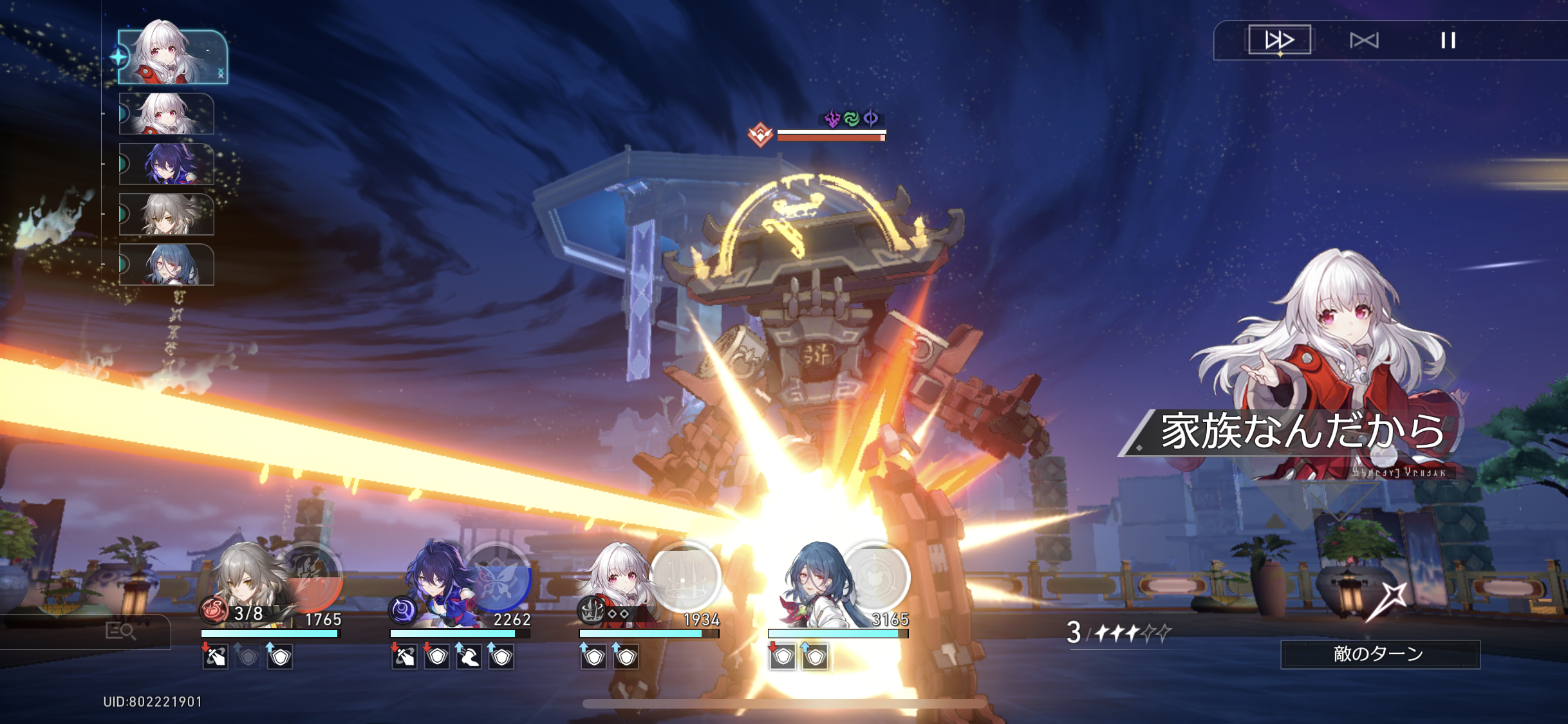Screen dimensions: 1568x724
Task: Activate Natasha's ultimate icon
Action: click(875, 576)
